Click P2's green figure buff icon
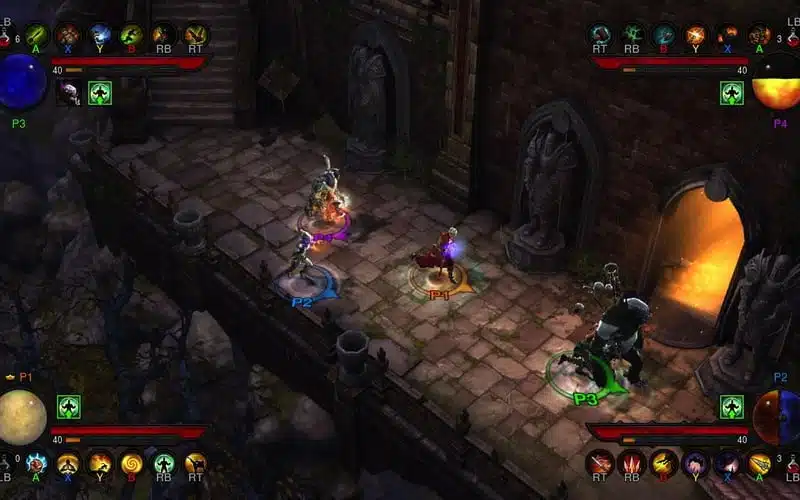This screenshot has height=500, width=800. 732,407
